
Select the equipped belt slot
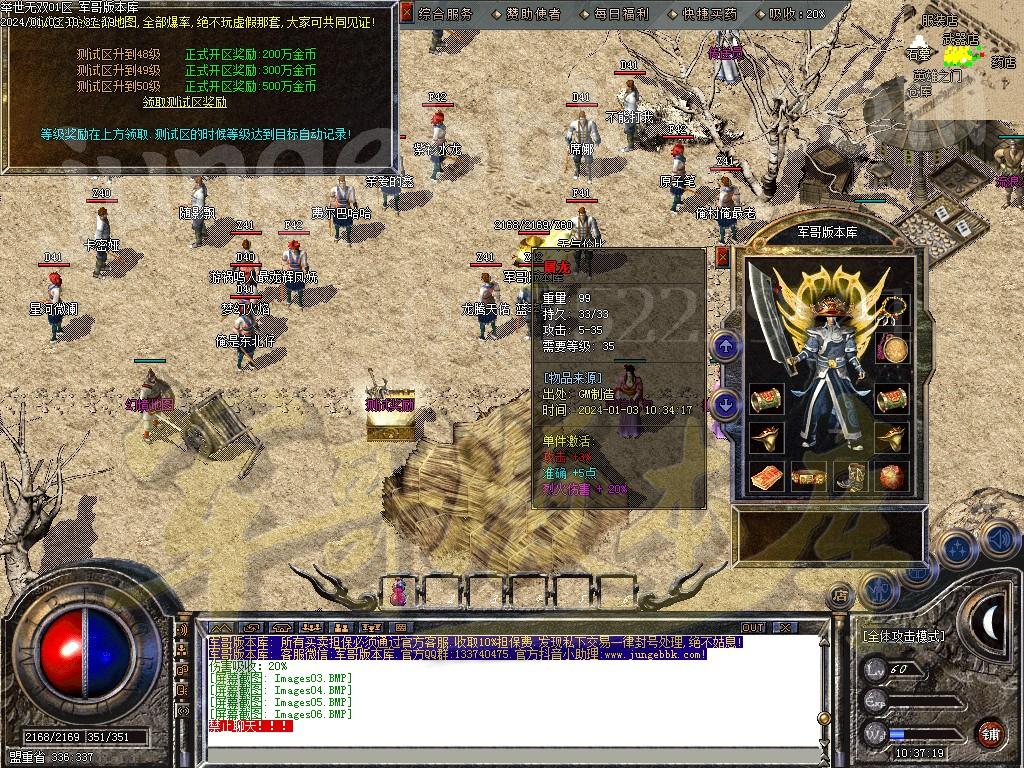click(x=806, y=476)
